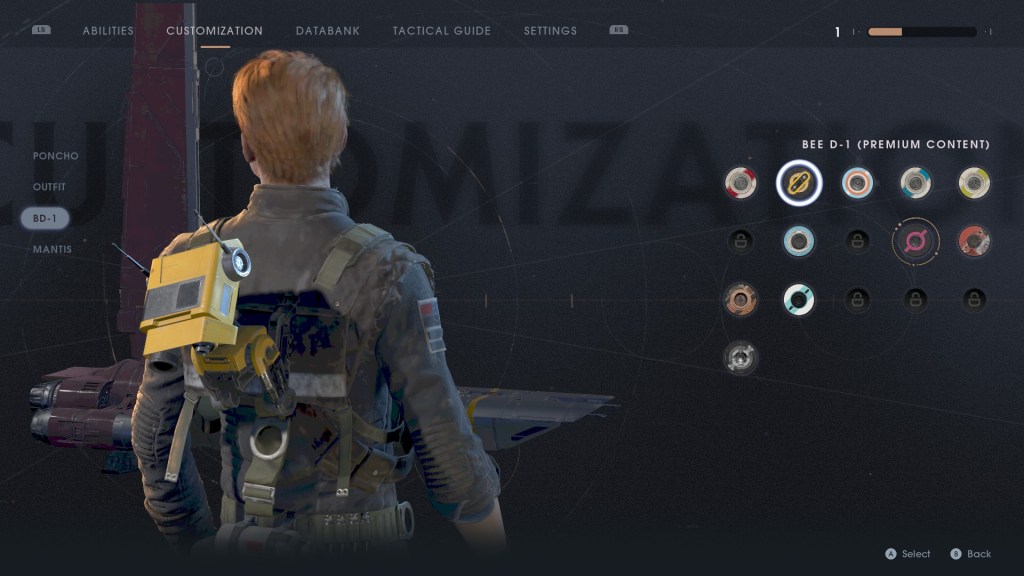Choose the light blue ring BD-1 skin
The image size is (1024, 576).
point(799,241)
